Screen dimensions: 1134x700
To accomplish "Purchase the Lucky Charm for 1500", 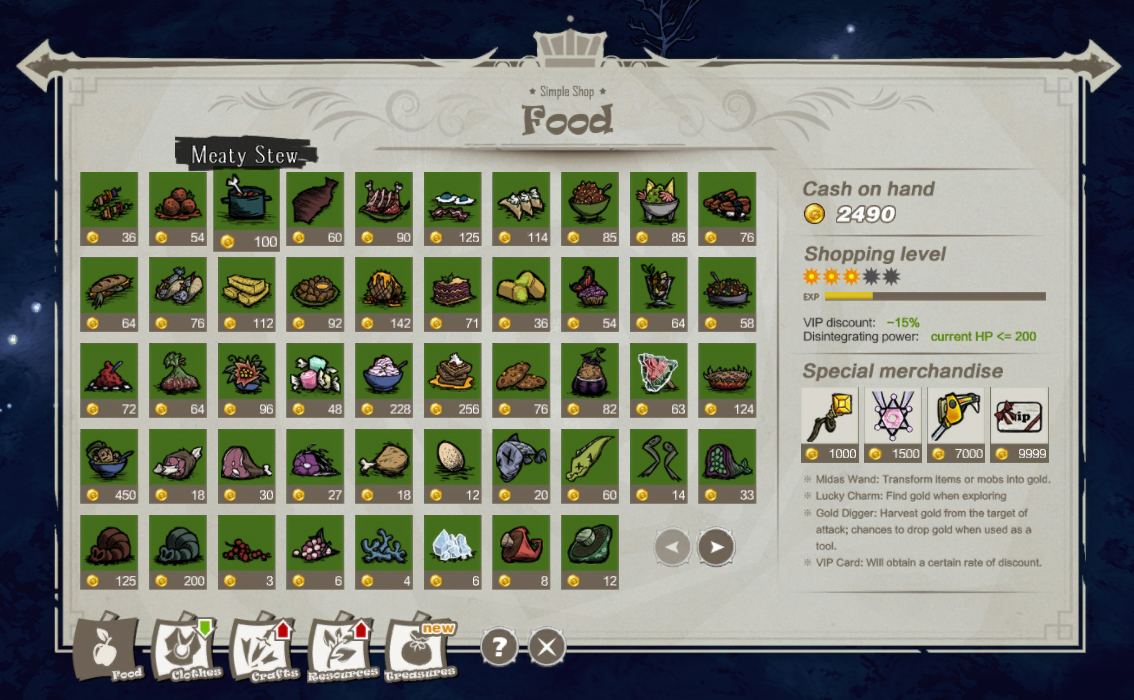I will pos(894,424).
